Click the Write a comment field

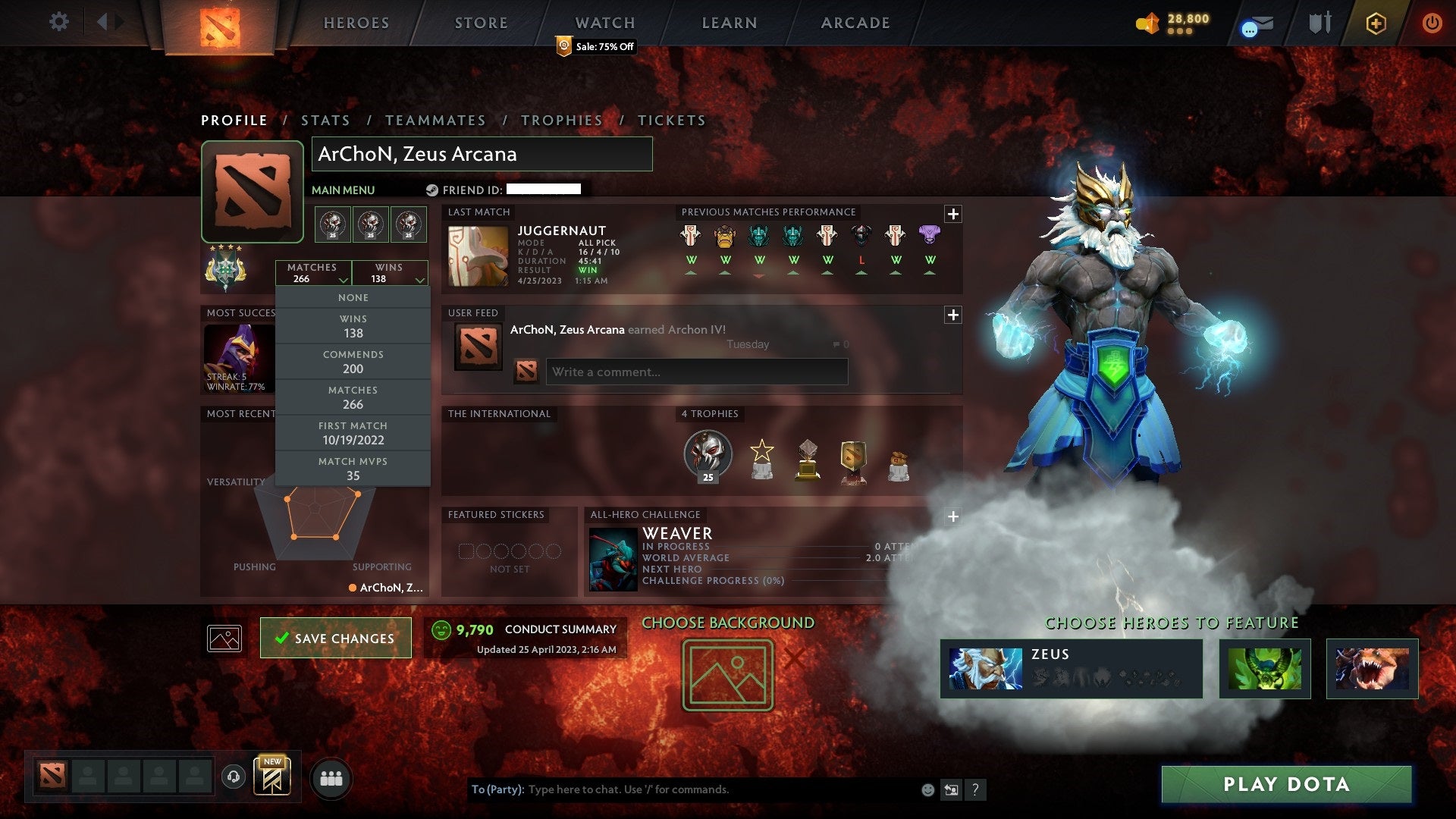pyautogui.click(x=695, y=372)
